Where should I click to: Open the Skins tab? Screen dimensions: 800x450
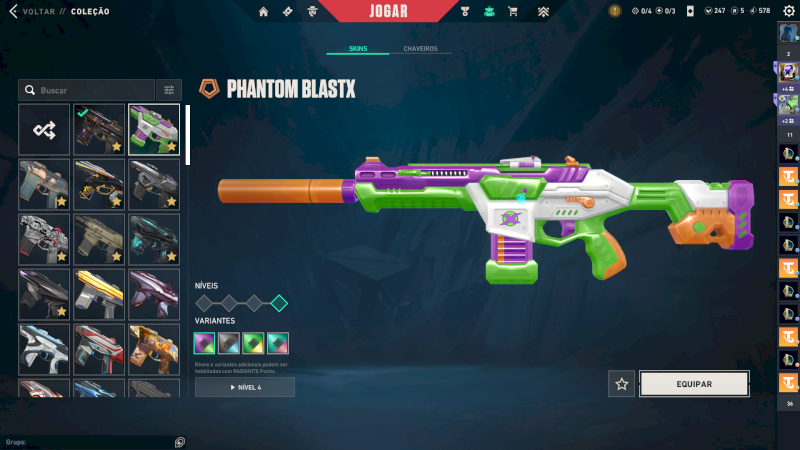point(358,48)
